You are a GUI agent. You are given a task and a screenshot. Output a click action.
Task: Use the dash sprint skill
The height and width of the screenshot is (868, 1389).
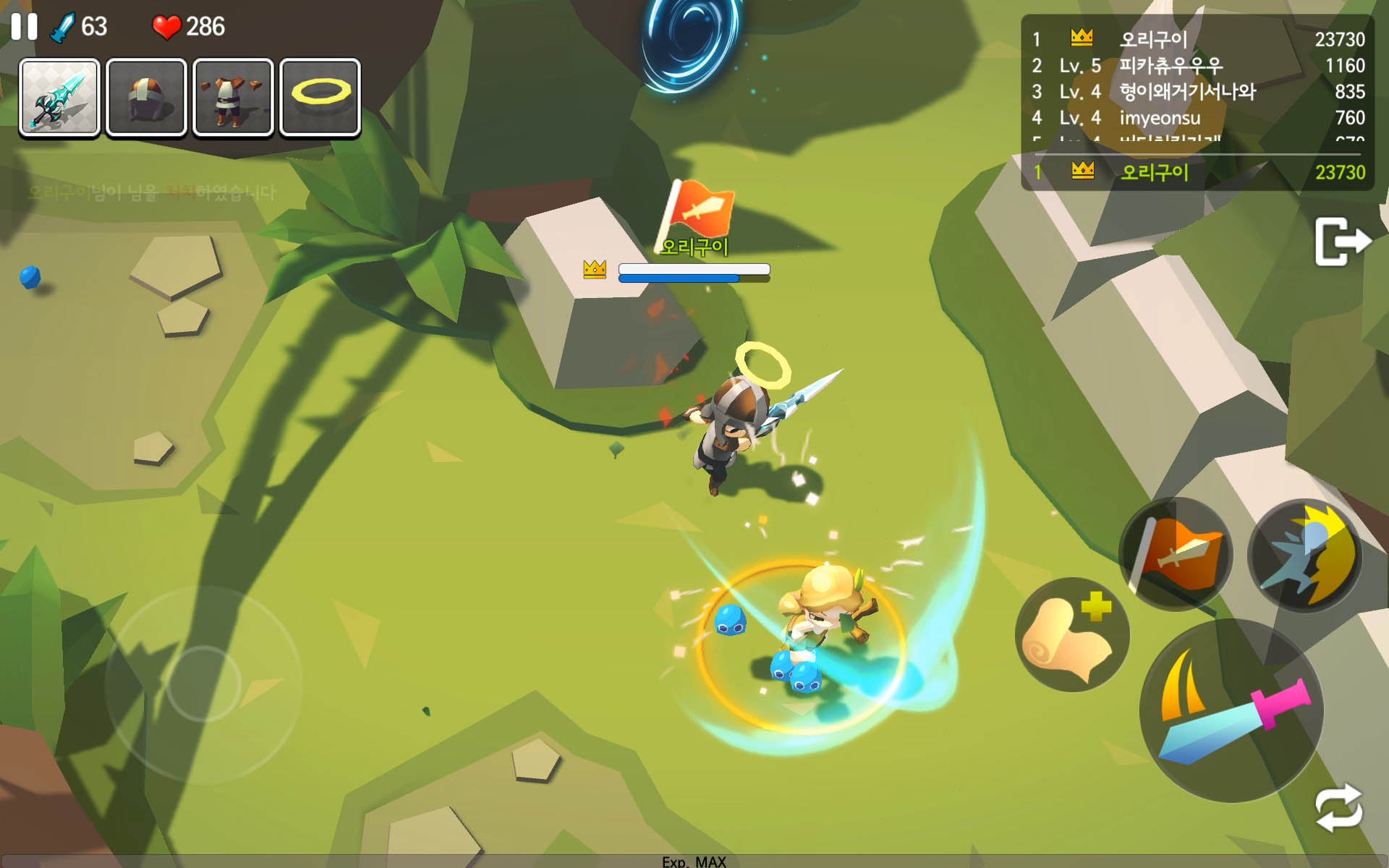point(1304,556)
